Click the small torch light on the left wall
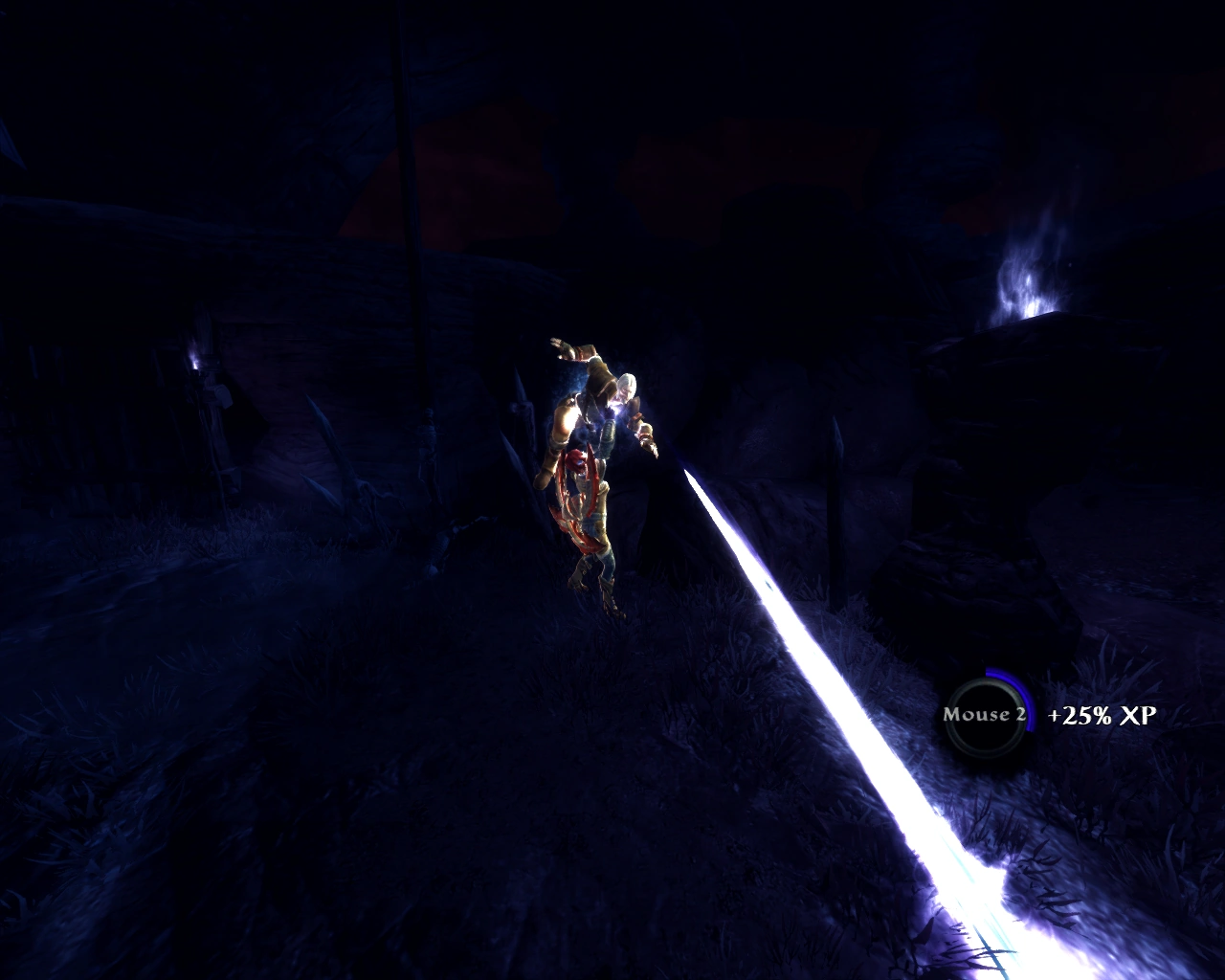The width and height of the screenshot is (1225, 980). (196, 368)
